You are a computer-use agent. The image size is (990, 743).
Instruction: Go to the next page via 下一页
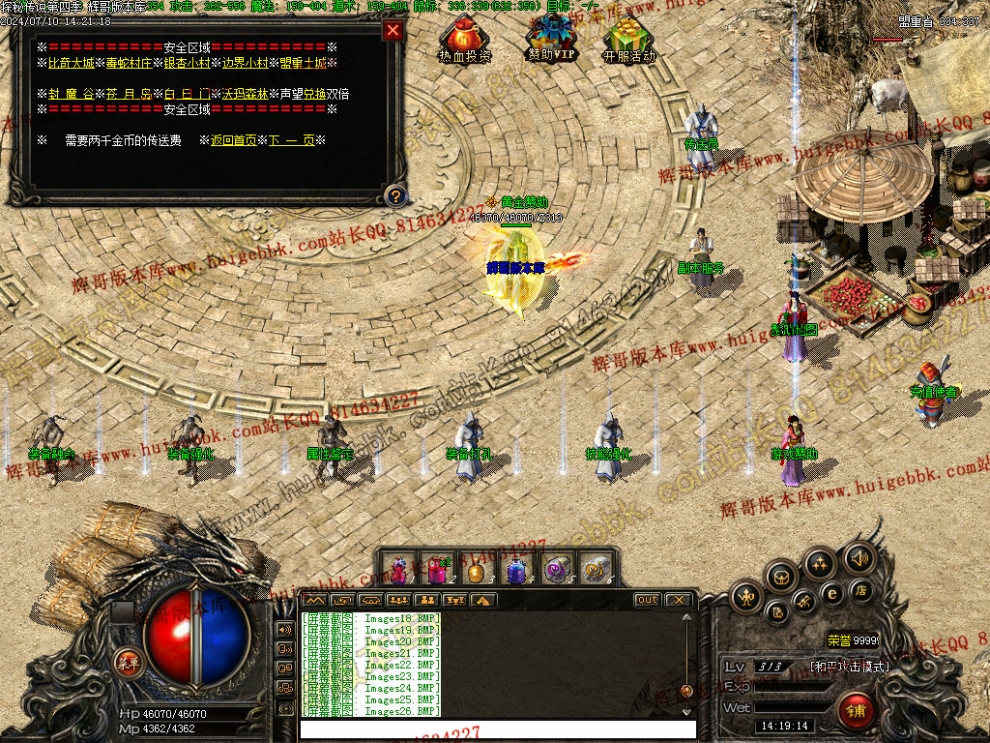tap(291, 141)
